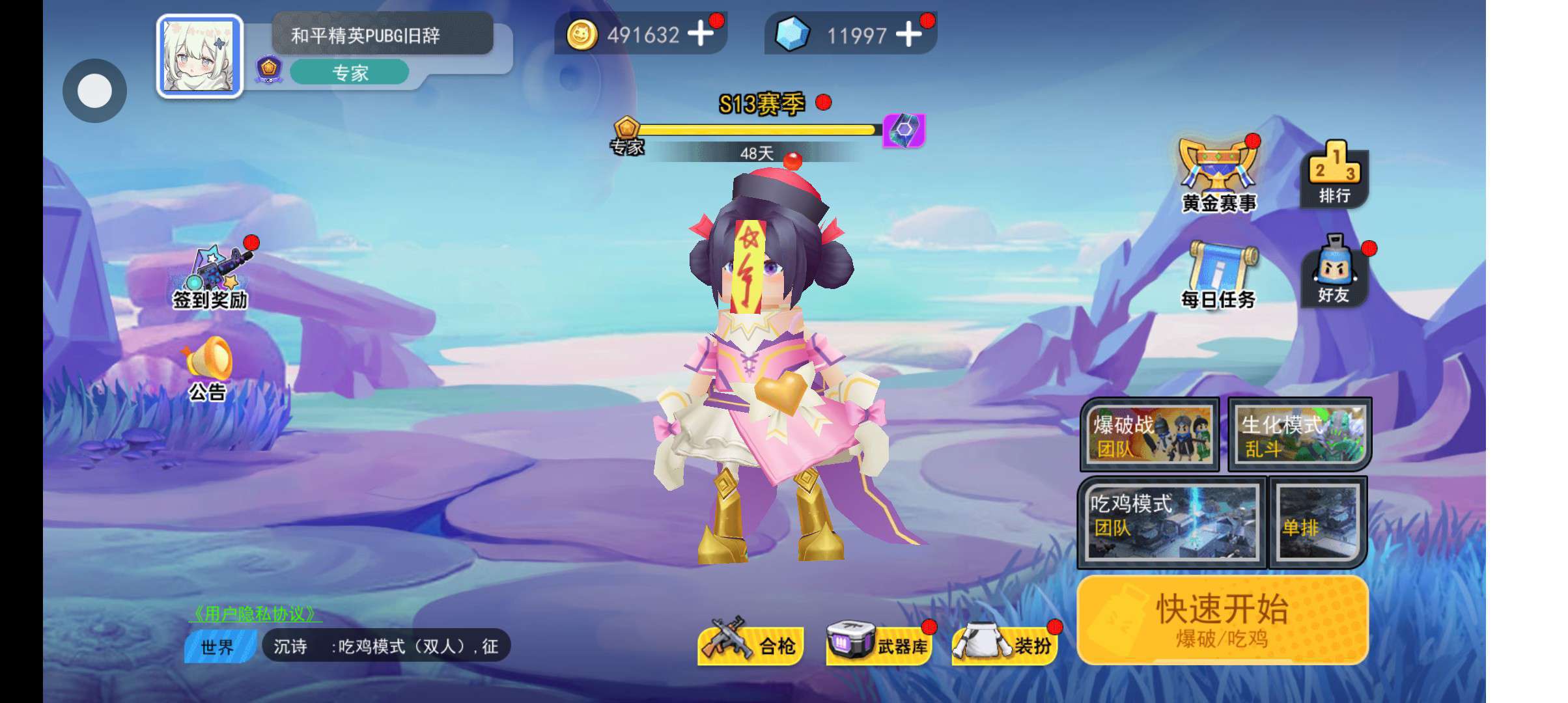Screen dimensions: 1568x703
Task: Open the 武器库 armory
Action: point(878,644)
